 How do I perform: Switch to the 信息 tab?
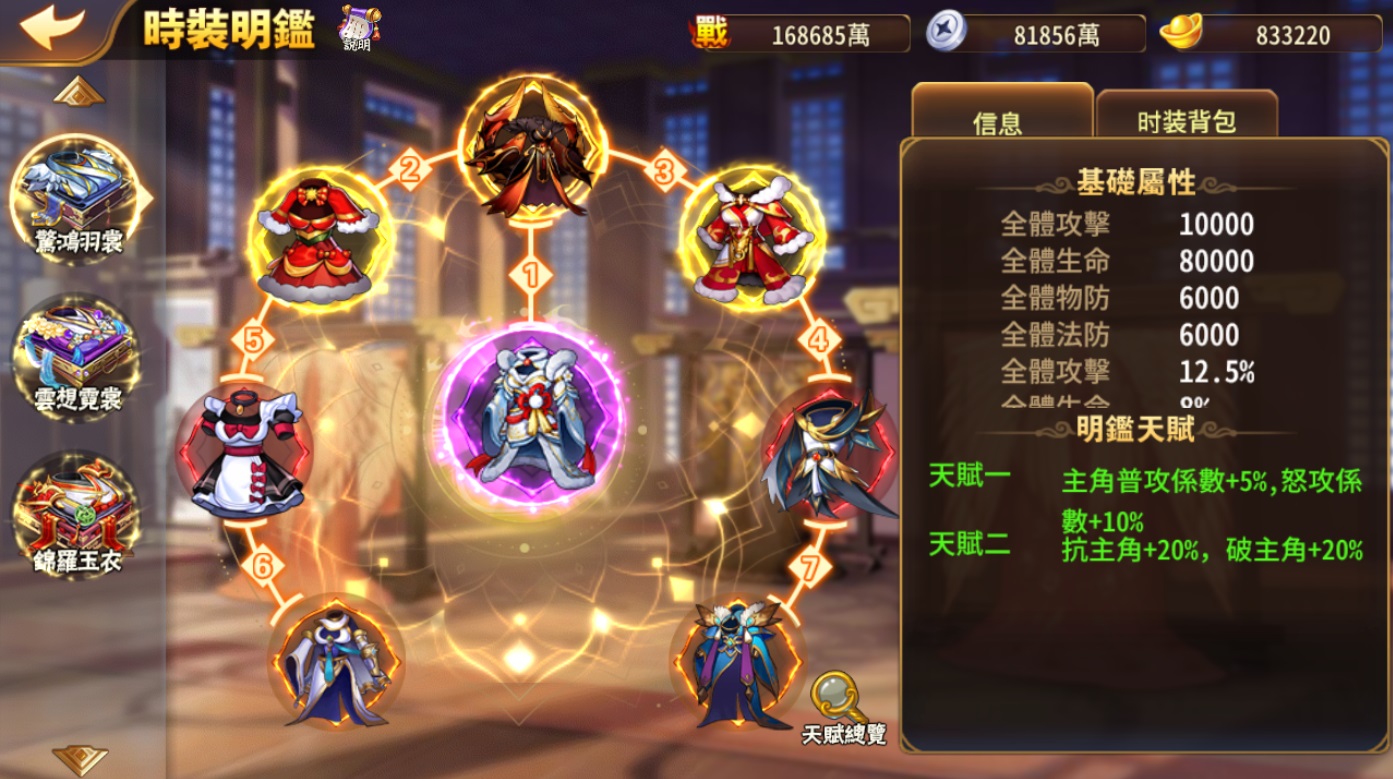1000,118
